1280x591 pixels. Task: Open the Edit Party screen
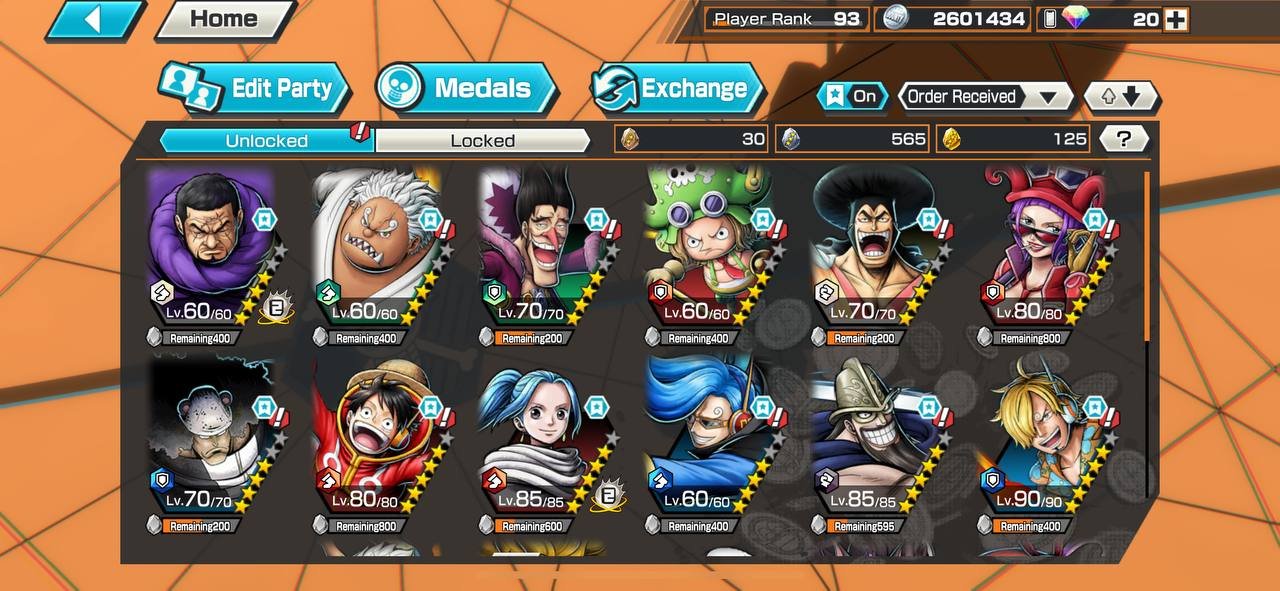257,89
